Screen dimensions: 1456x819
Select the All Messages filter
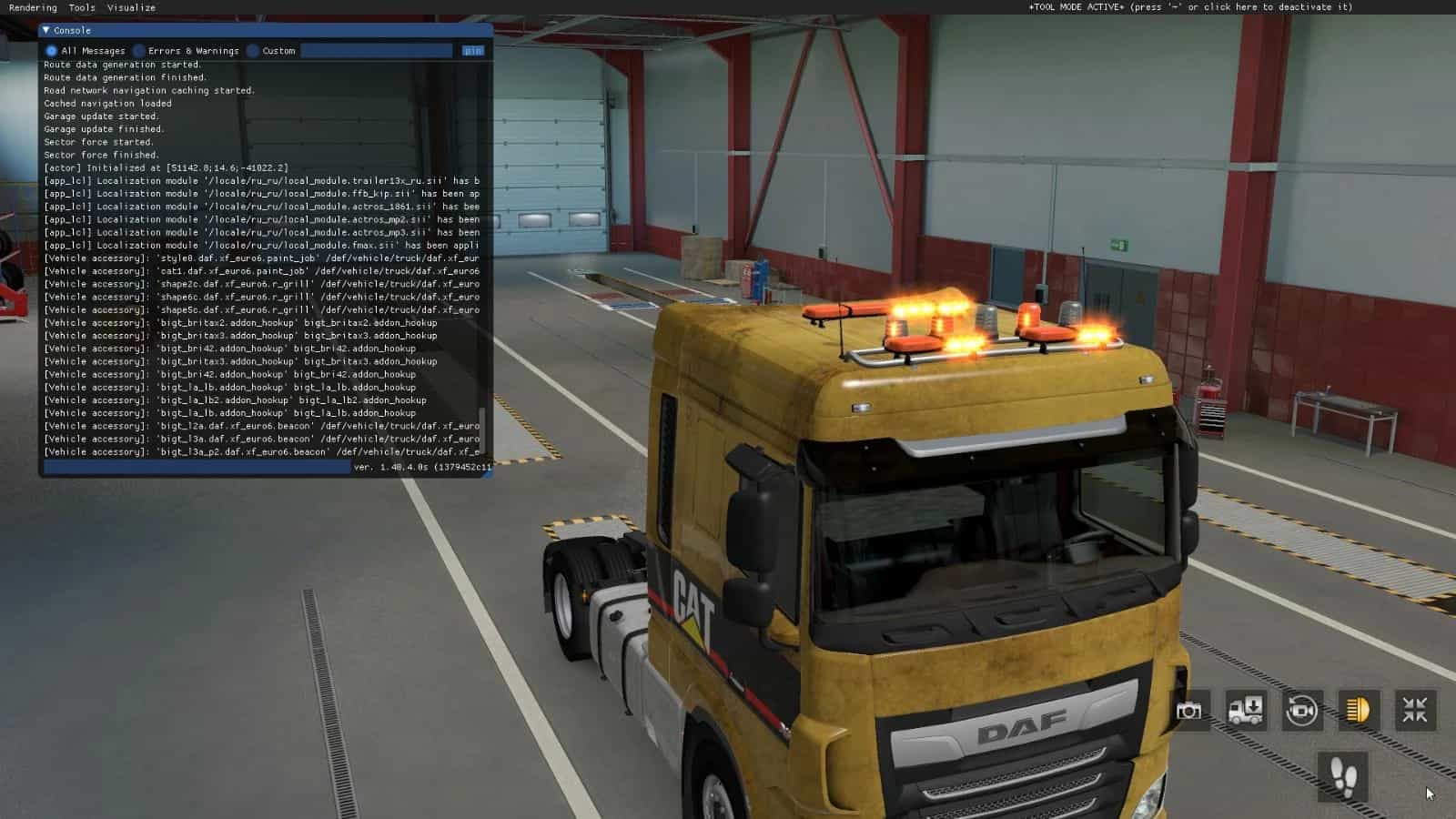[52, 51]
